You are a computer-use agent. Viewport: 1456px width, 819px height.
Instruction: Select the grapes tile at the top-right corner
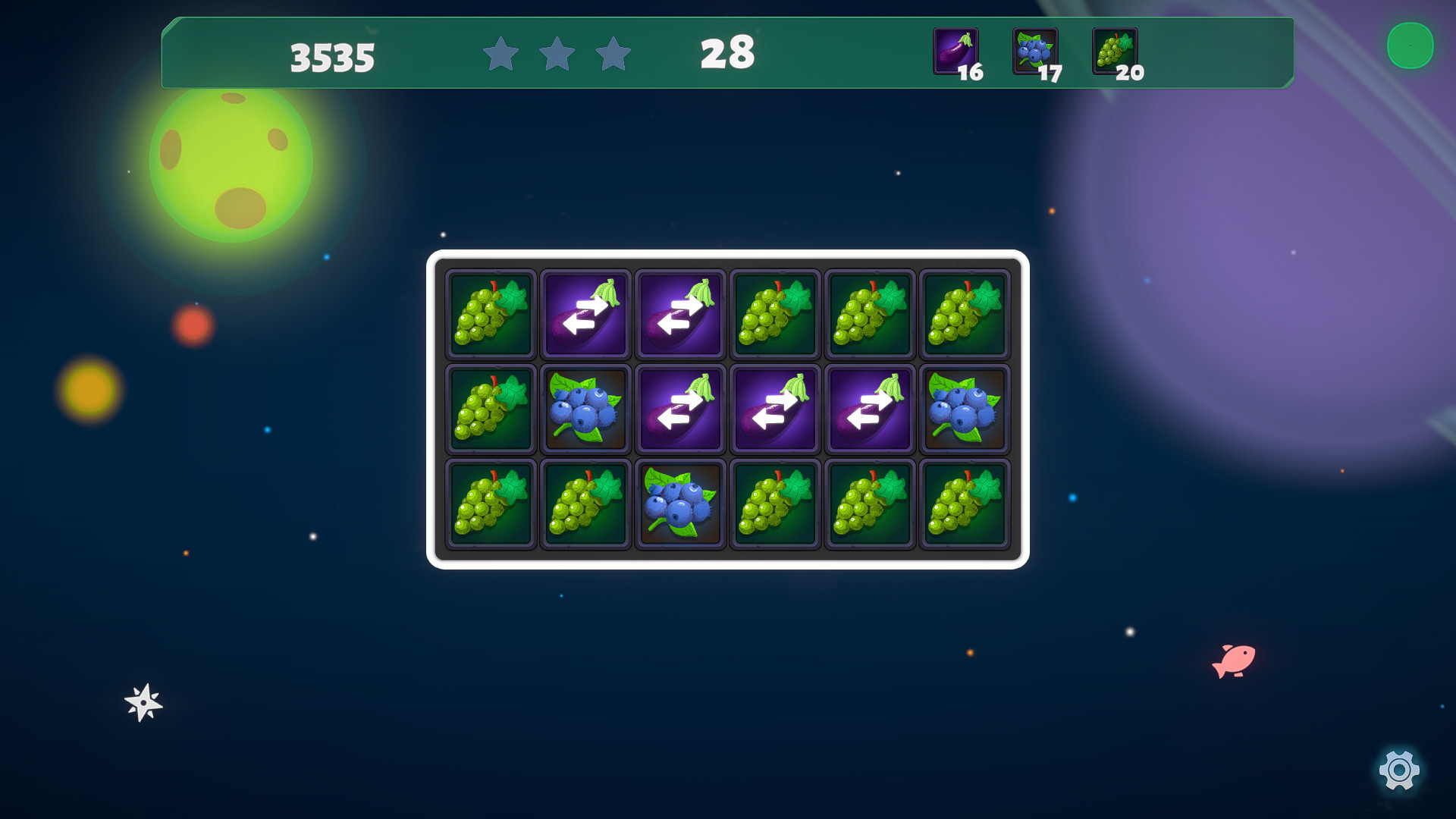coord(965,313)
